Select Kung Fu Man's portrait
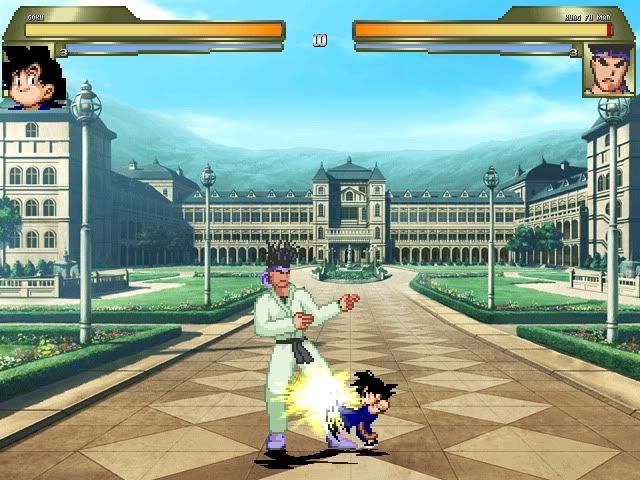 click(608, 71)
